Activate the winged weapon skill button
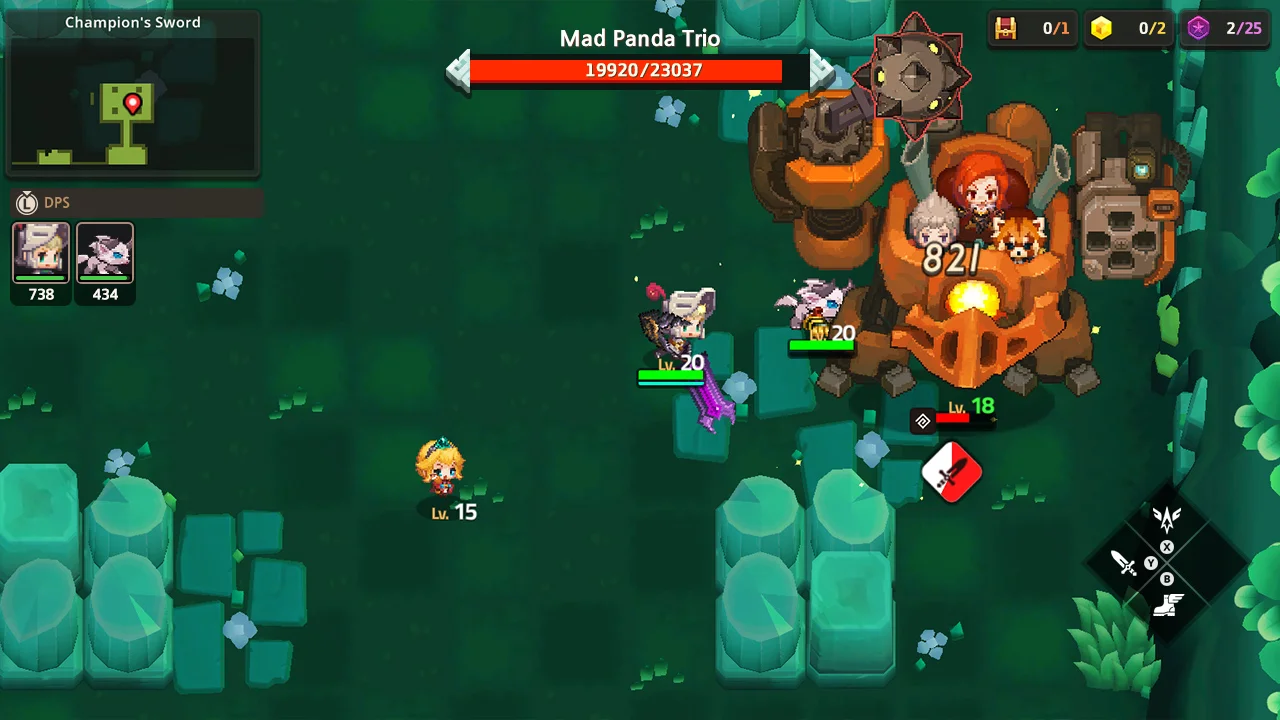Image resolution: width=1280 pixels, height=720 pixels. 1167,518
